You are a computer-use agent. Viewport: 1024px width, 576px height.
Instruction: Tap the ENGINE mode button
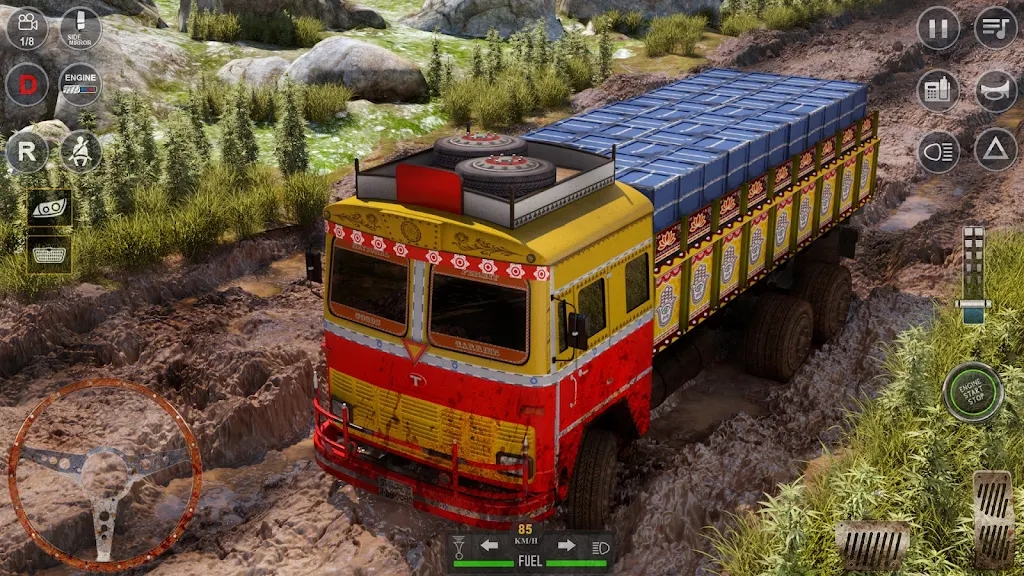point(80,84)
